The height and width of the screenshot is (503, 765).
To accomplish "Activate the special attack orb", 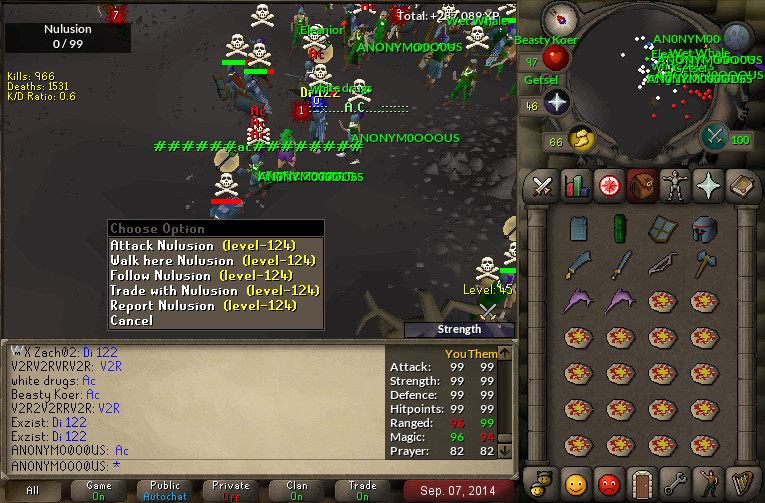I will click(716, 136).
